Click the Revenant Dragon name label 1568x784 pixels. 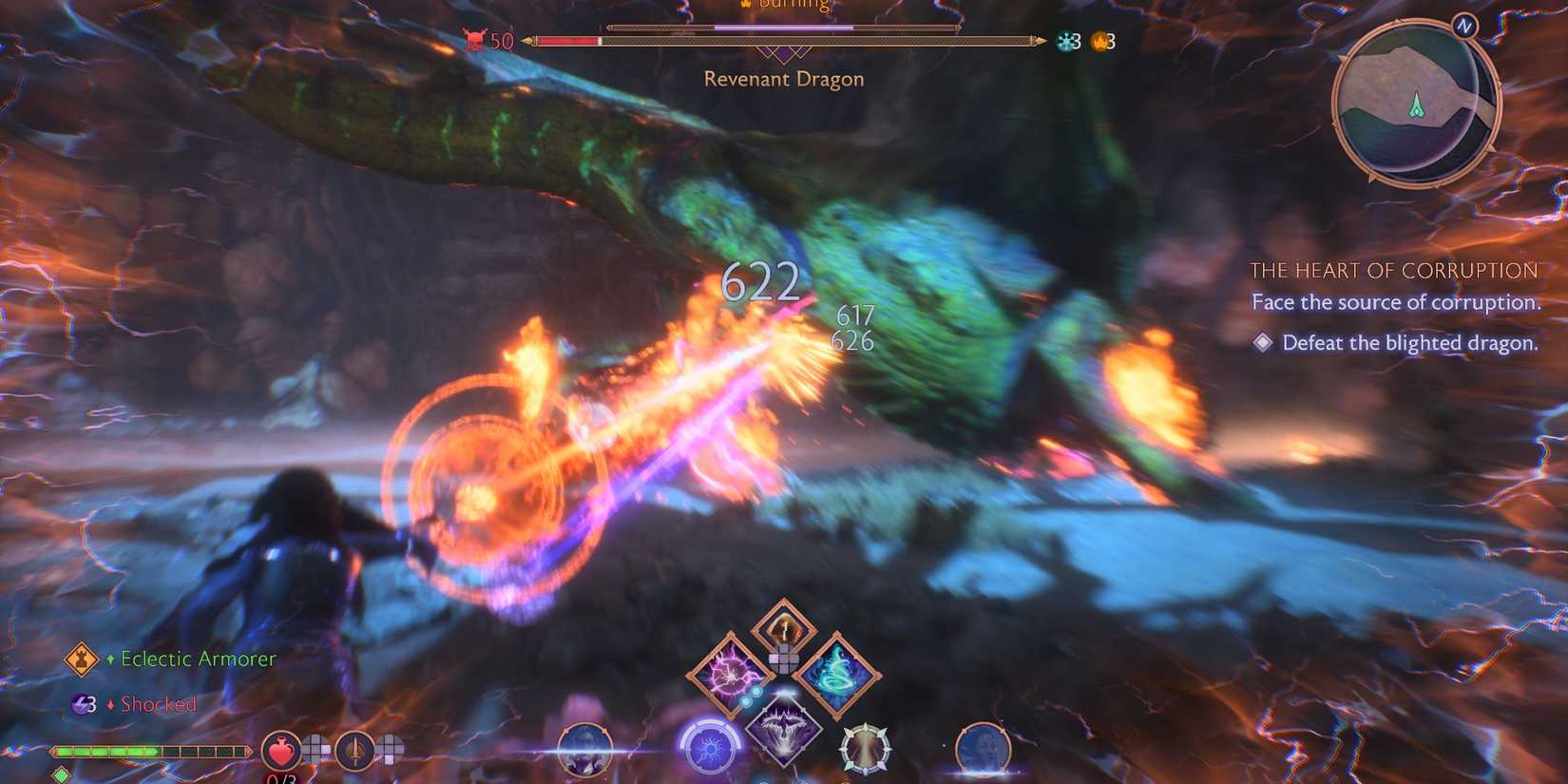click(783, 80)
